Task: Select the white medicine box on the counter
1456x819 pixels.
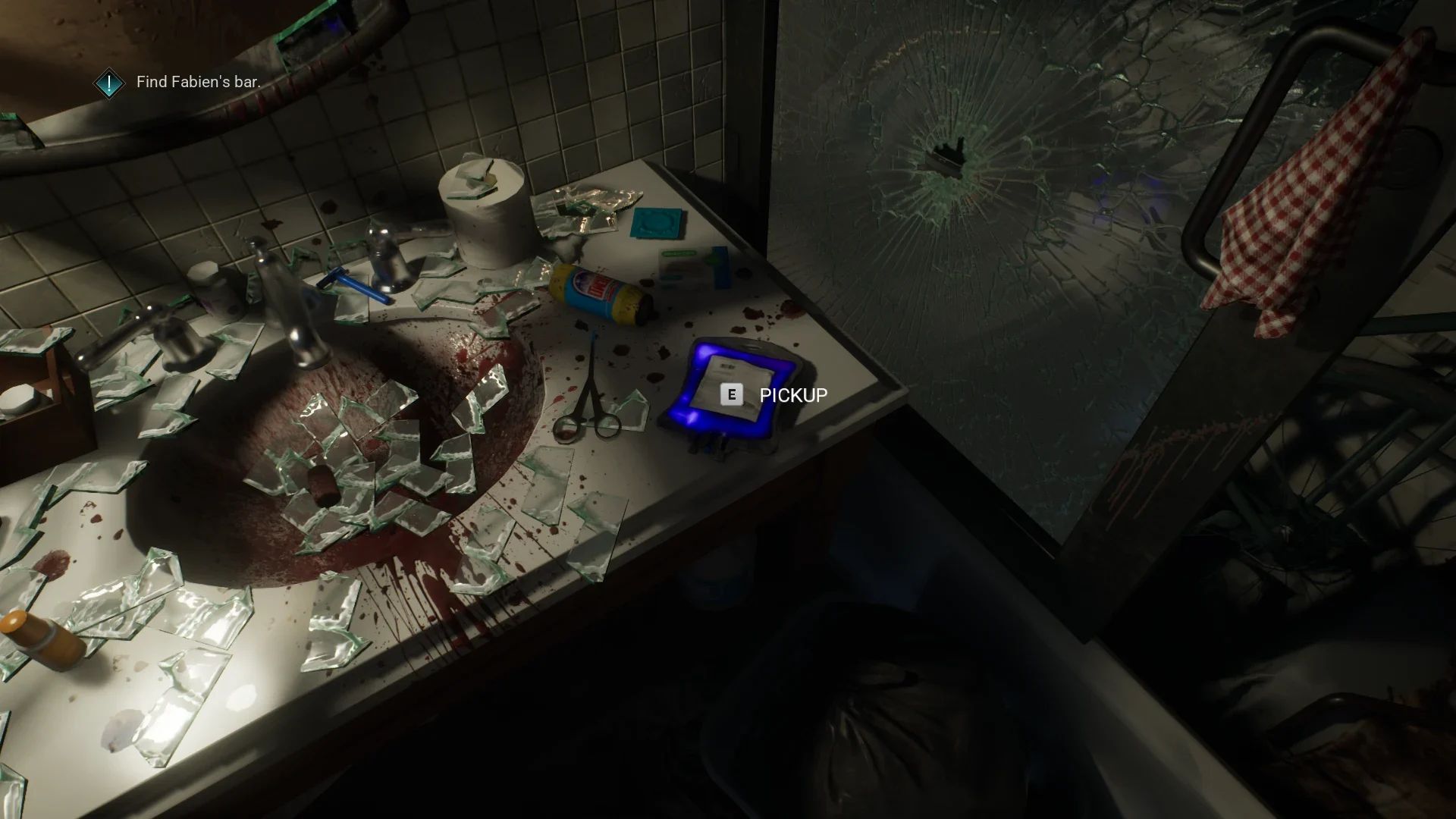Action: tap(690, 265)
